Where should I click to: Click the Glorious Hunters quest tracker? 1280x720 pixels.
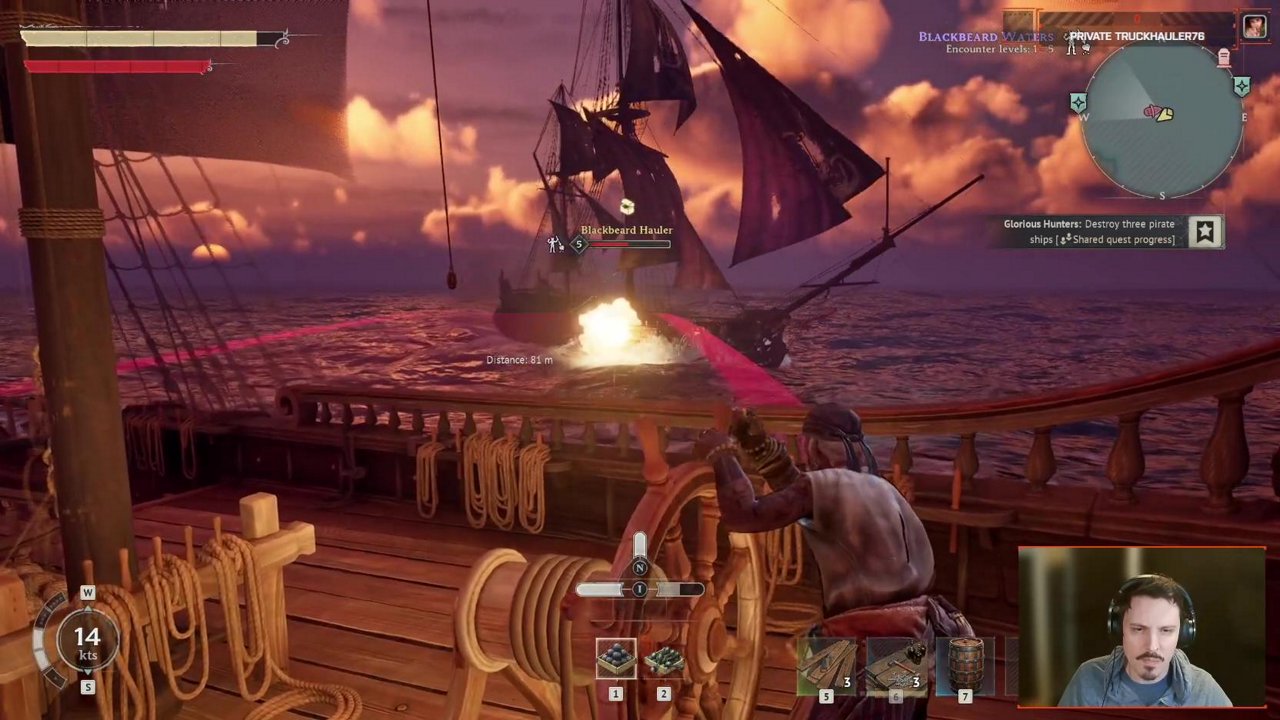coord(1089,231)
